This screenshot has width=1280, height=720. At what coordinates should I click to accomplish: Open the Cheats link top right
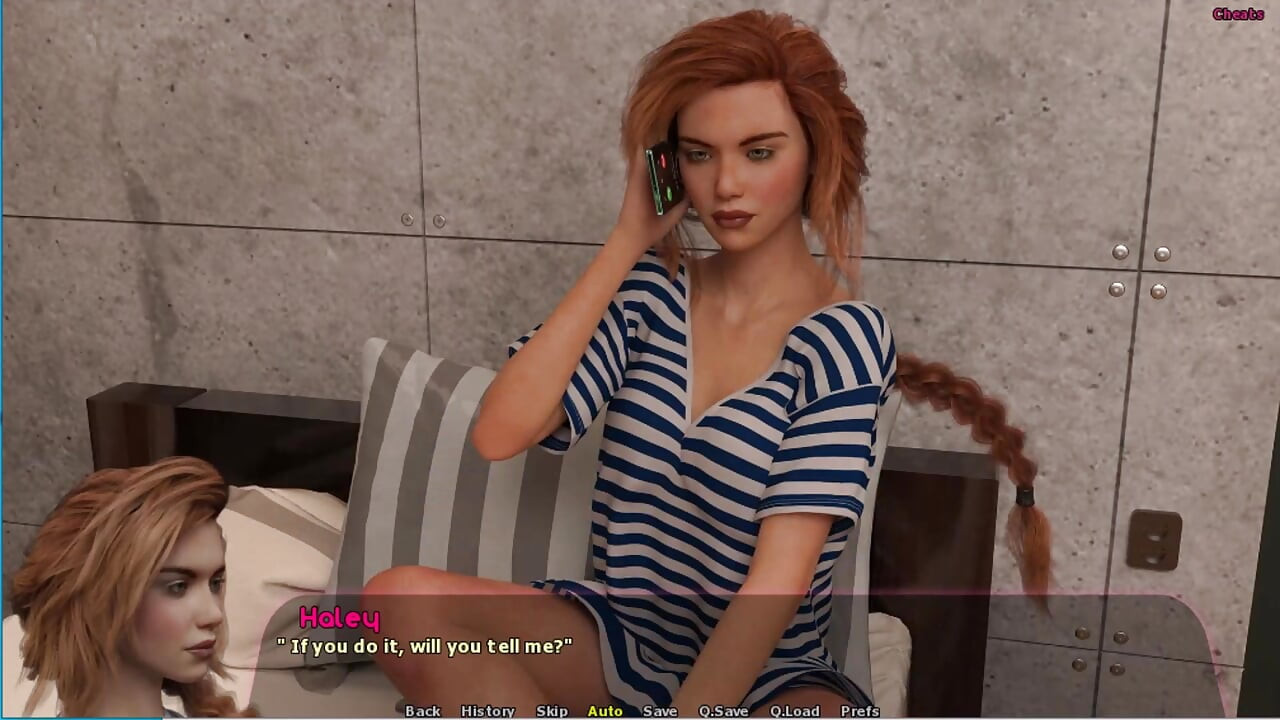point(1237,14)
